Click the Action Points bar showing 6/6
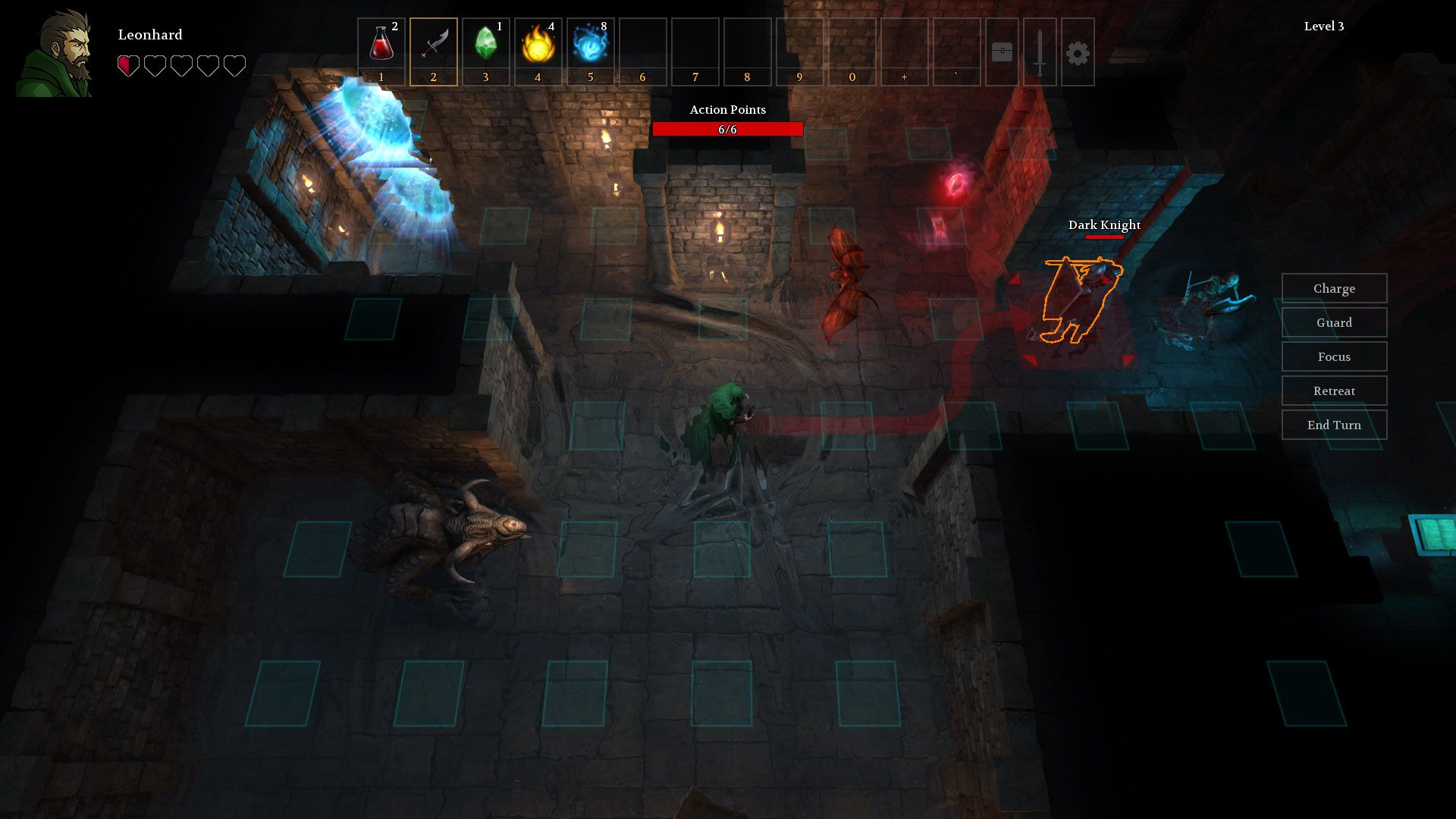This screenshot has height=819, width=1456. tap(729, 129)
